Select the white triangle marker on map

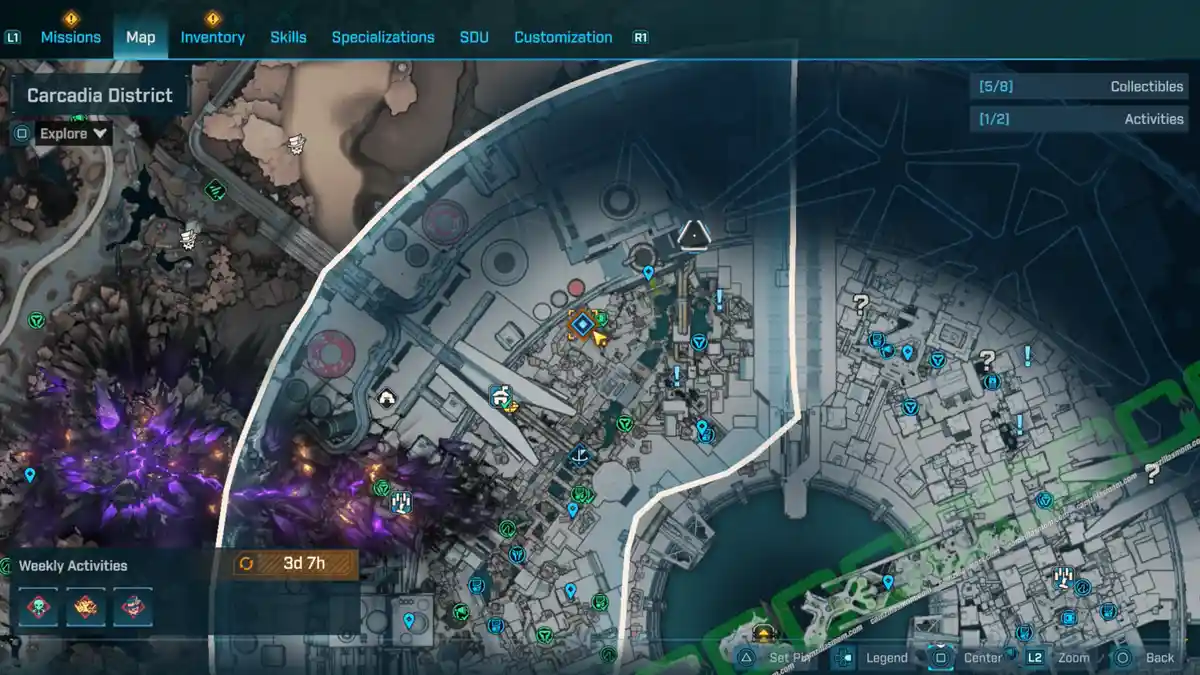(x=693, y=236)
